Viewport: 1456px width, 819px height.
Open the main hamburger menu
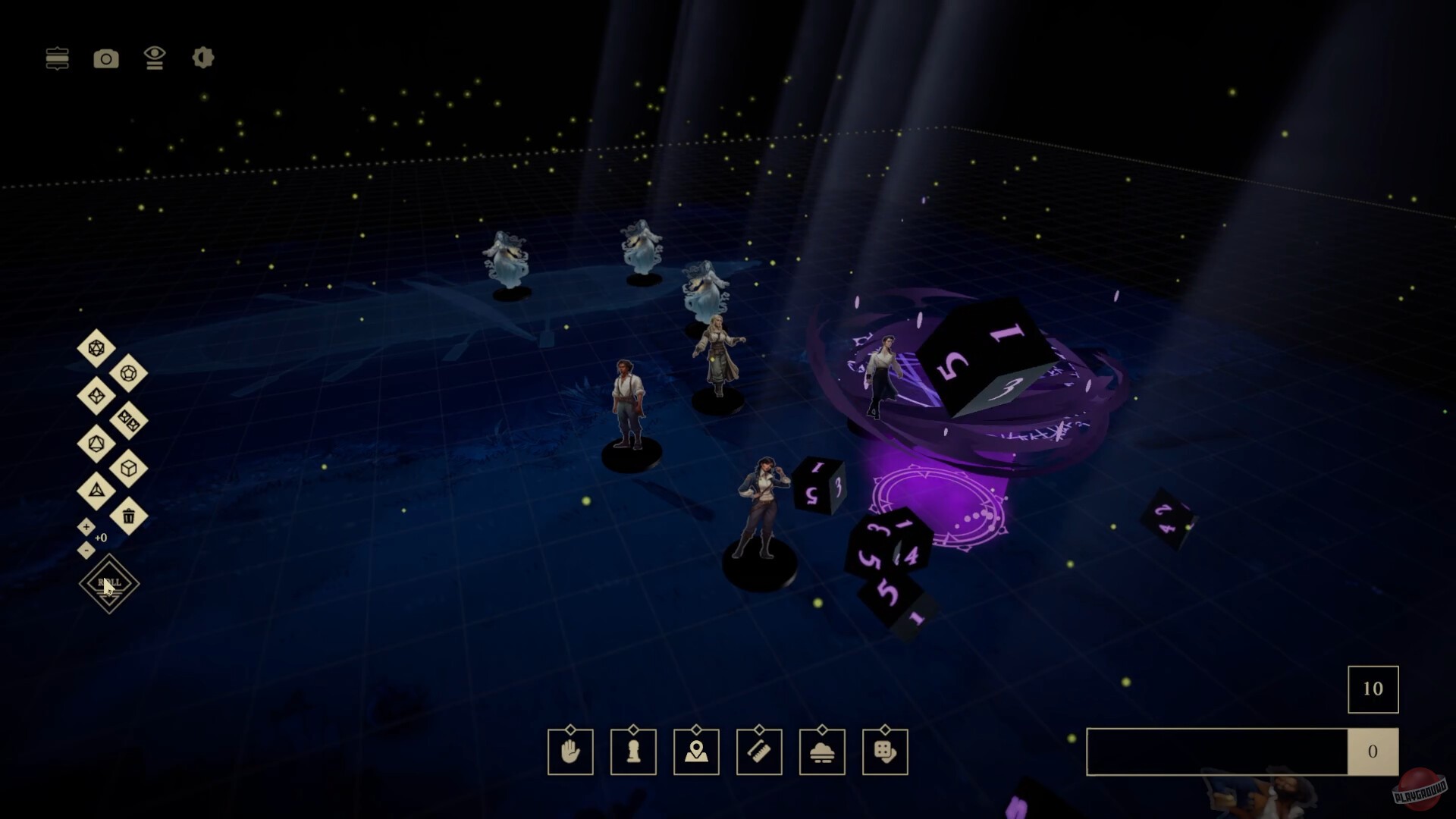(58, 58)
